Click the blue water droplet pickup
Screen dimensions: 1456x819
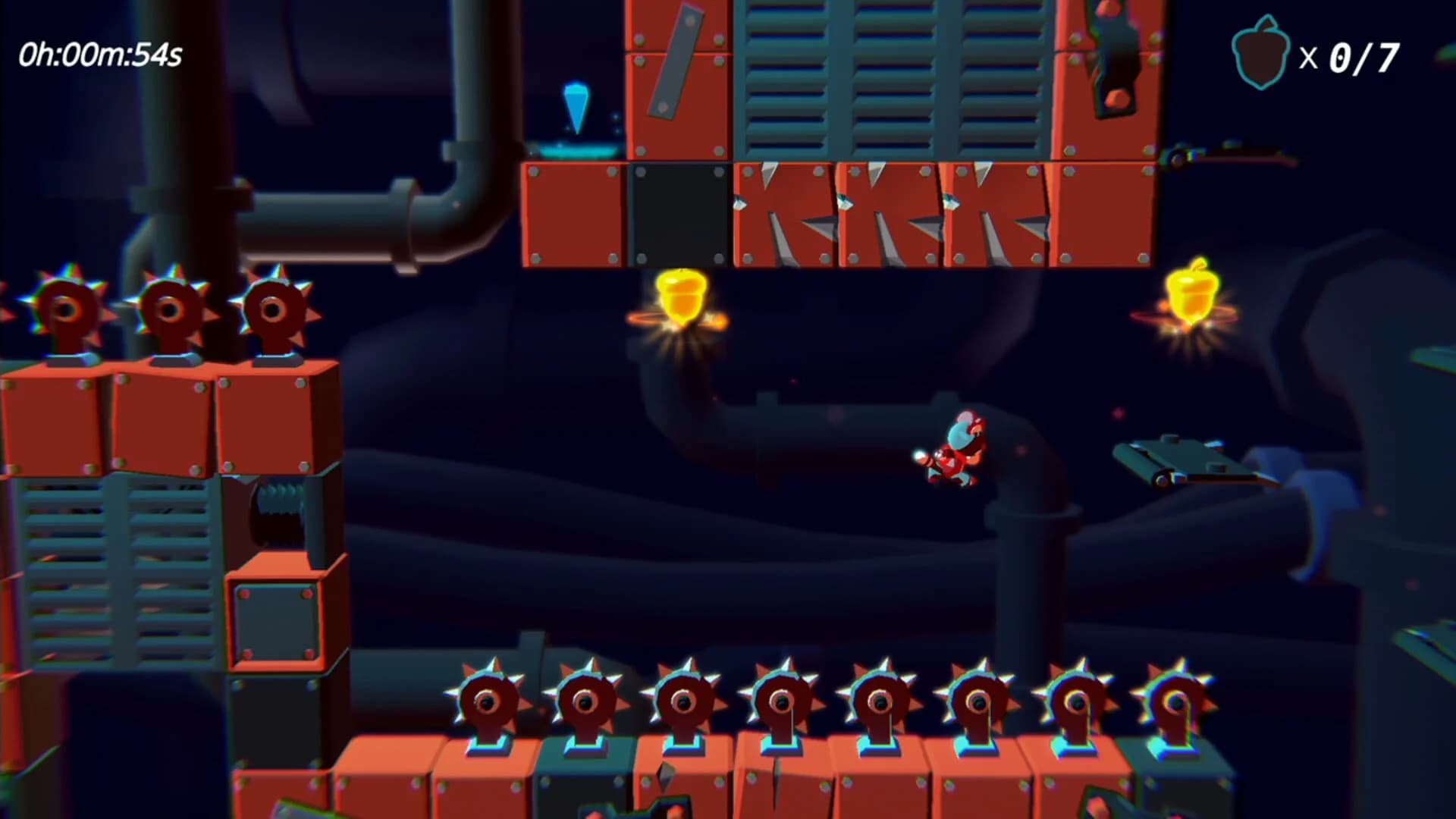click(576, 106)
